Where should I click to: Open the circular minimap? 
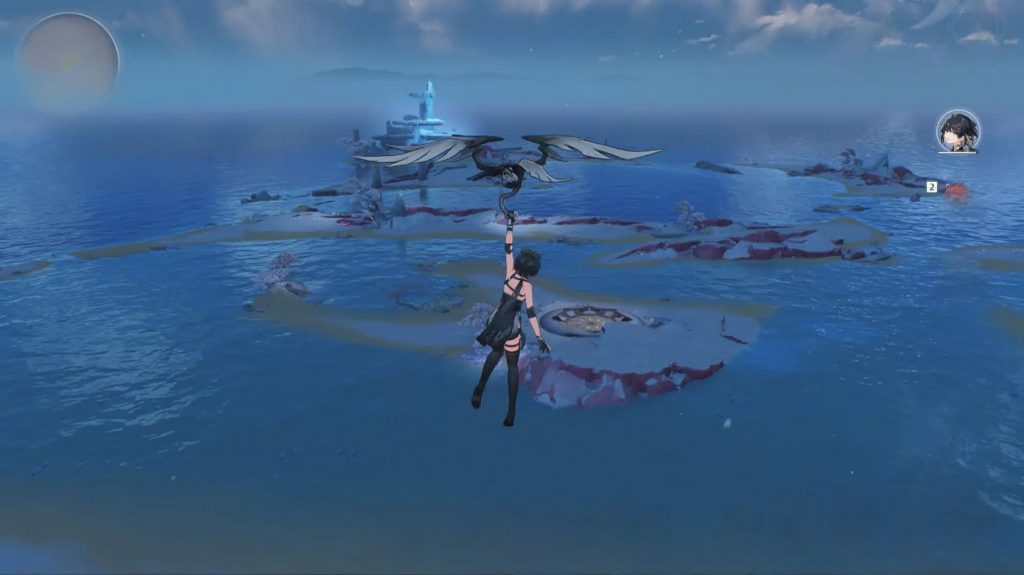67,61
